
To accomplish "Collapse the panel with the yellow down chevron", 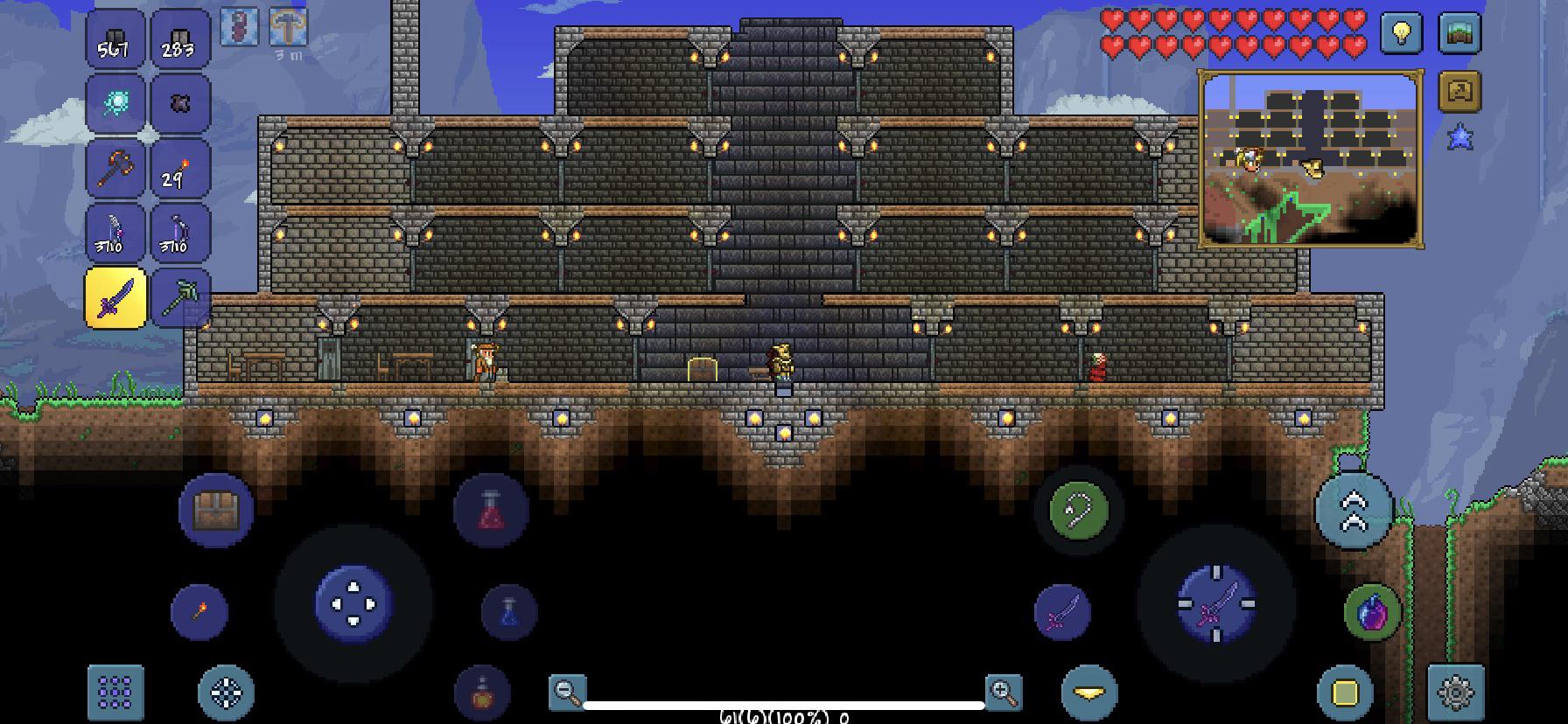I will tap(1088, 695).
